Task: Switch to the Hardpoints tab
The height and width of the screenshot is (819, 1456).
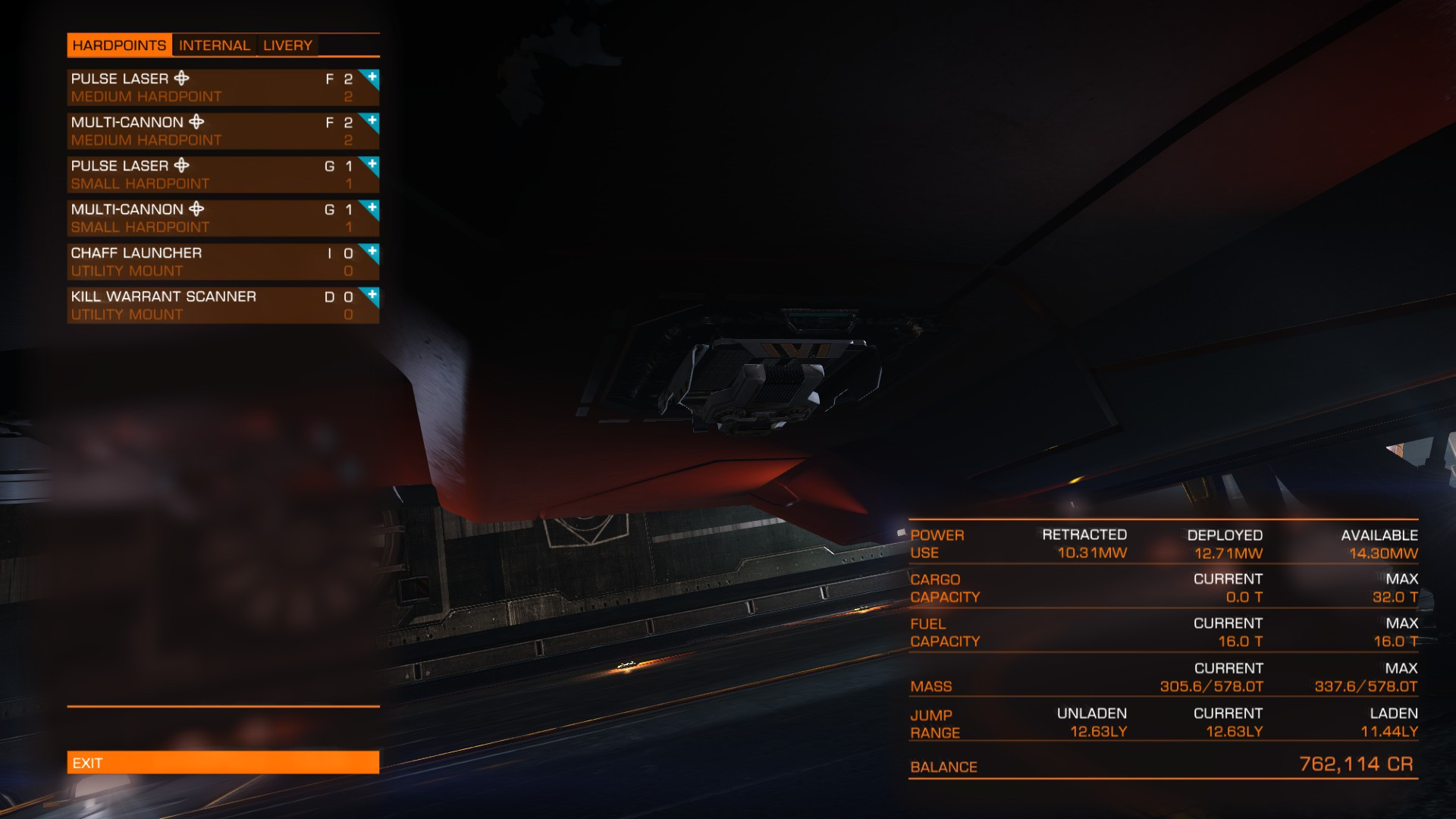Action: [x=119, y=45]
